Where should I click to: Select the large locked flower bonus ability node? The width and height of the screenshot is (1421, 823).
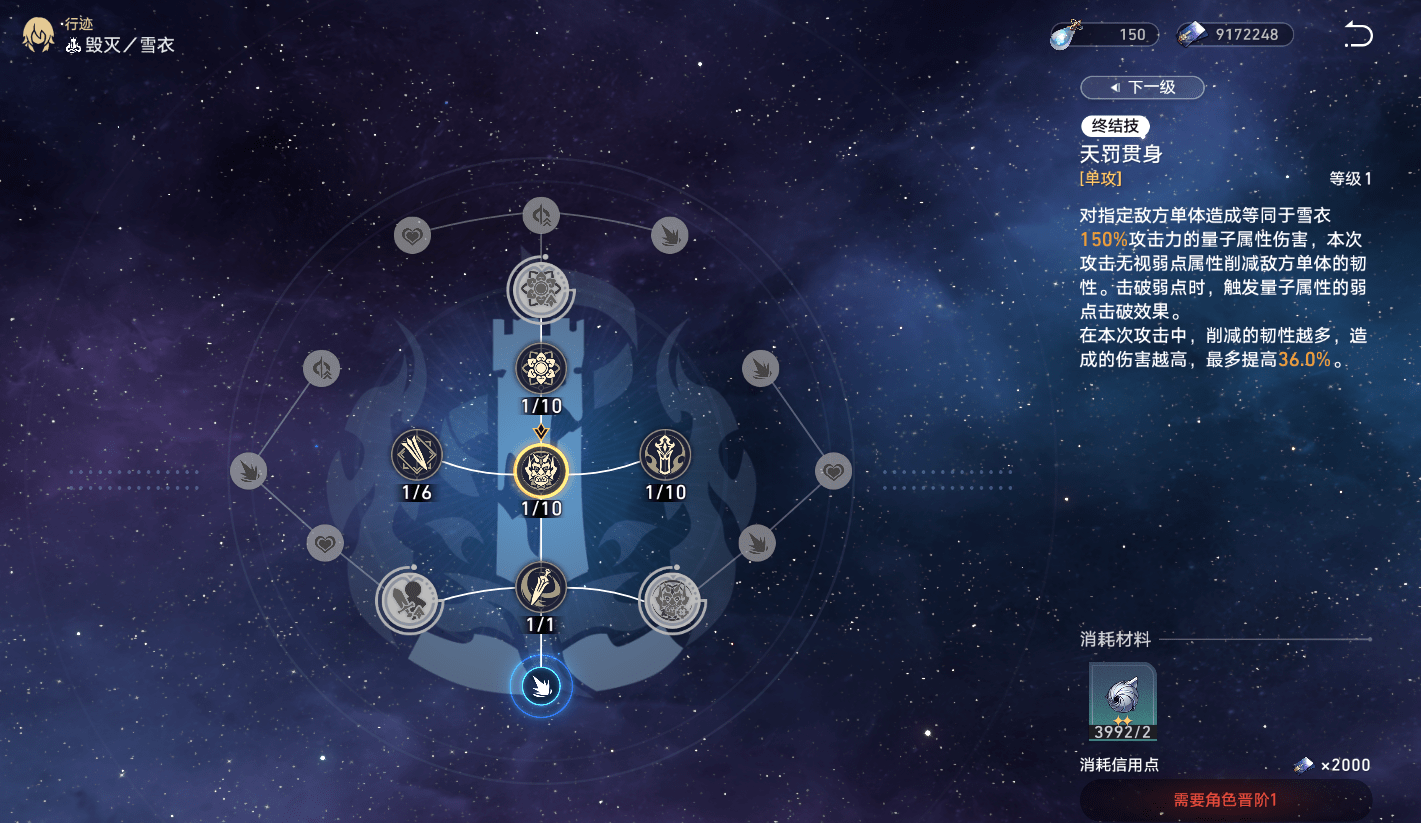point(541,288)
